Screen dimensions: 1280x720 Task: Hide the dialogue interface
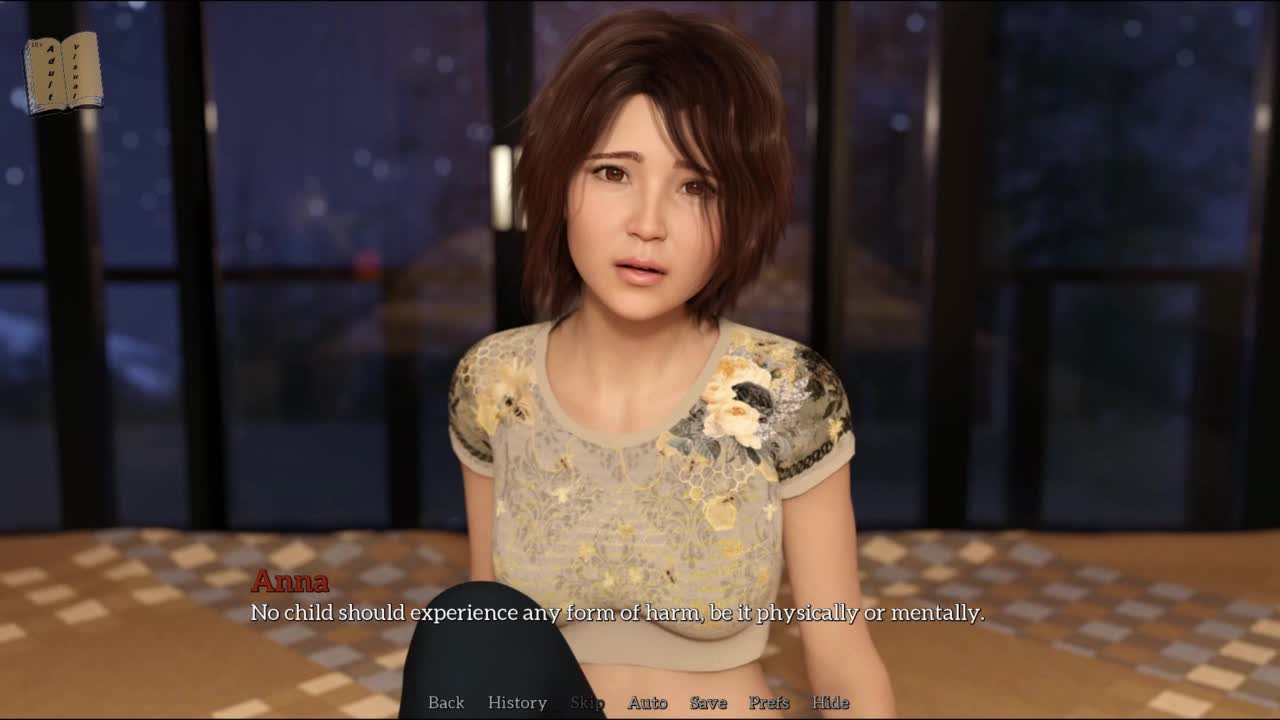(x=830, y=702)
